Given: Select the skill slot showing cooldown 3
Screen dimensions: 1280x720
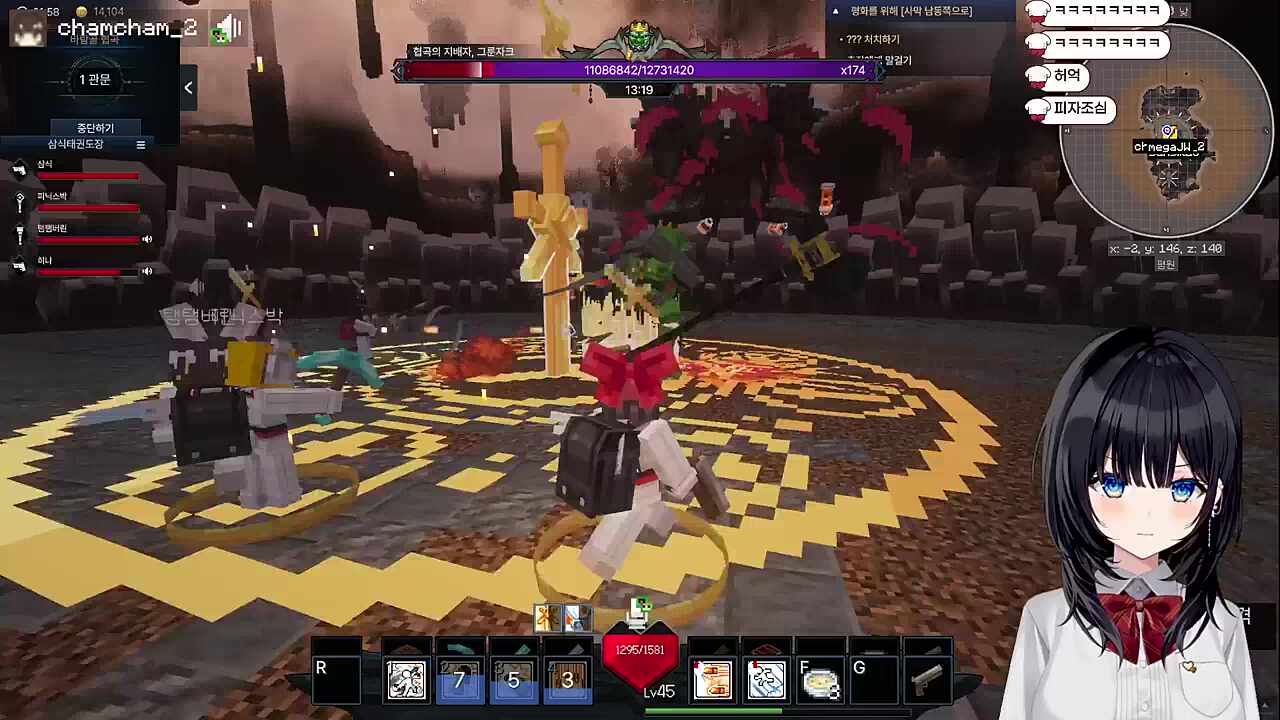Looking at the screenshot, I should click(567, 681).
